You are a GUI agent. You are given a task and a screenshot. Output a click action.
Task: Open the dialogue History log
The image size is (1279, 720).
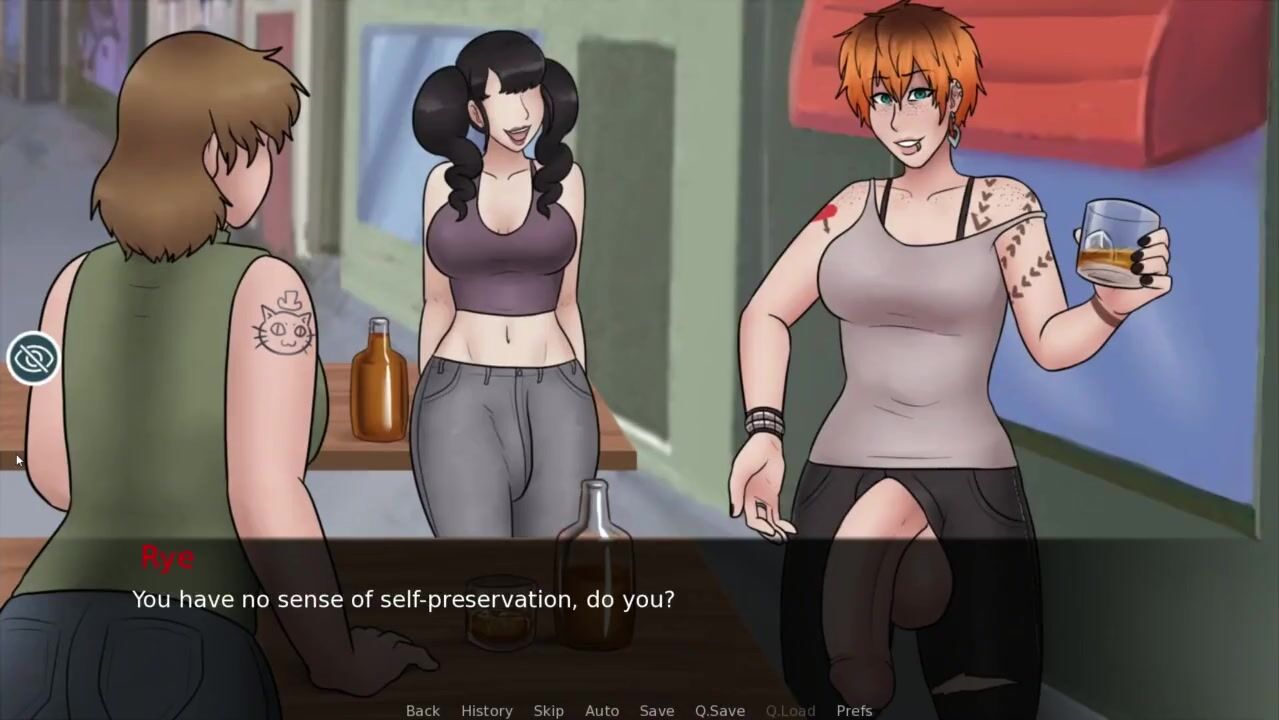(486, 710)
